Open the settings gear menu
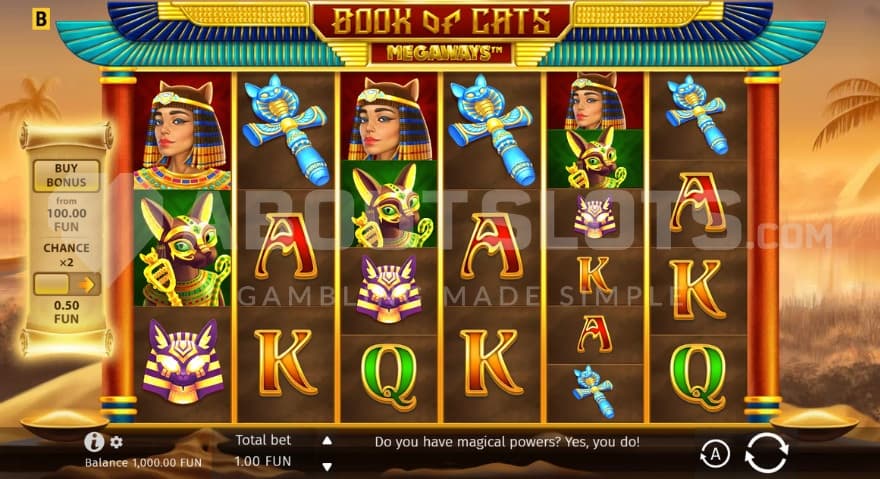 coord(116,441)
